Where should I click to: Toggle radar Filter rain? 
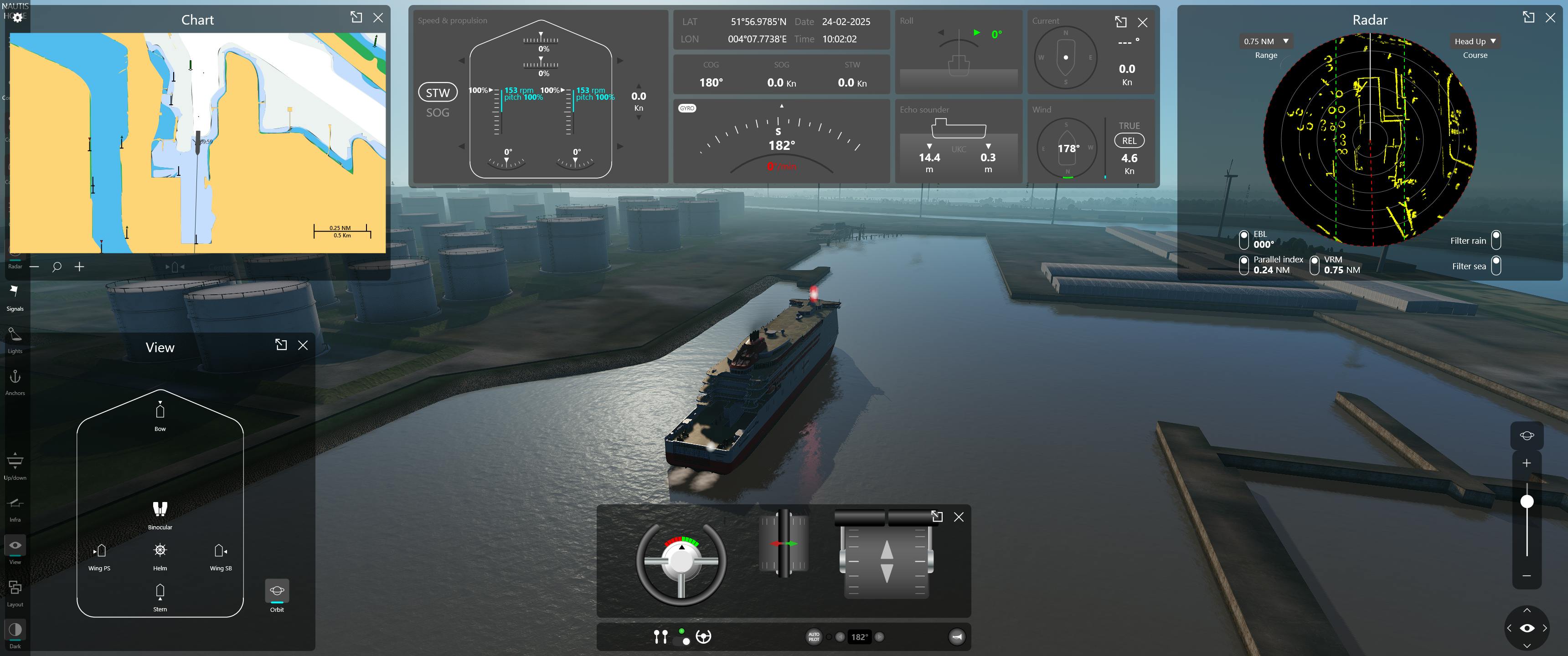[x=1496, y=240]
